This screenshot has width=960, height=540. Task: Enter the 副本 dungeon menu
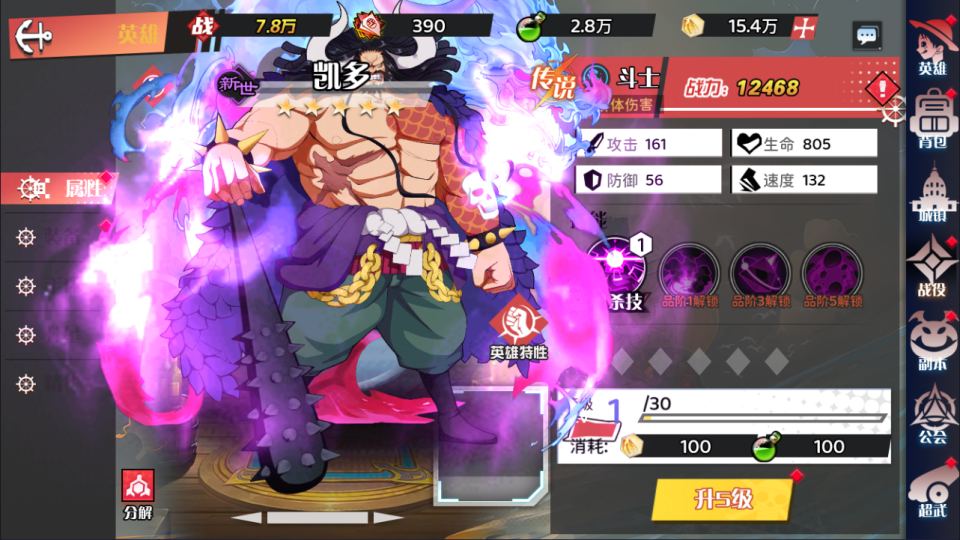click(932, 342)
